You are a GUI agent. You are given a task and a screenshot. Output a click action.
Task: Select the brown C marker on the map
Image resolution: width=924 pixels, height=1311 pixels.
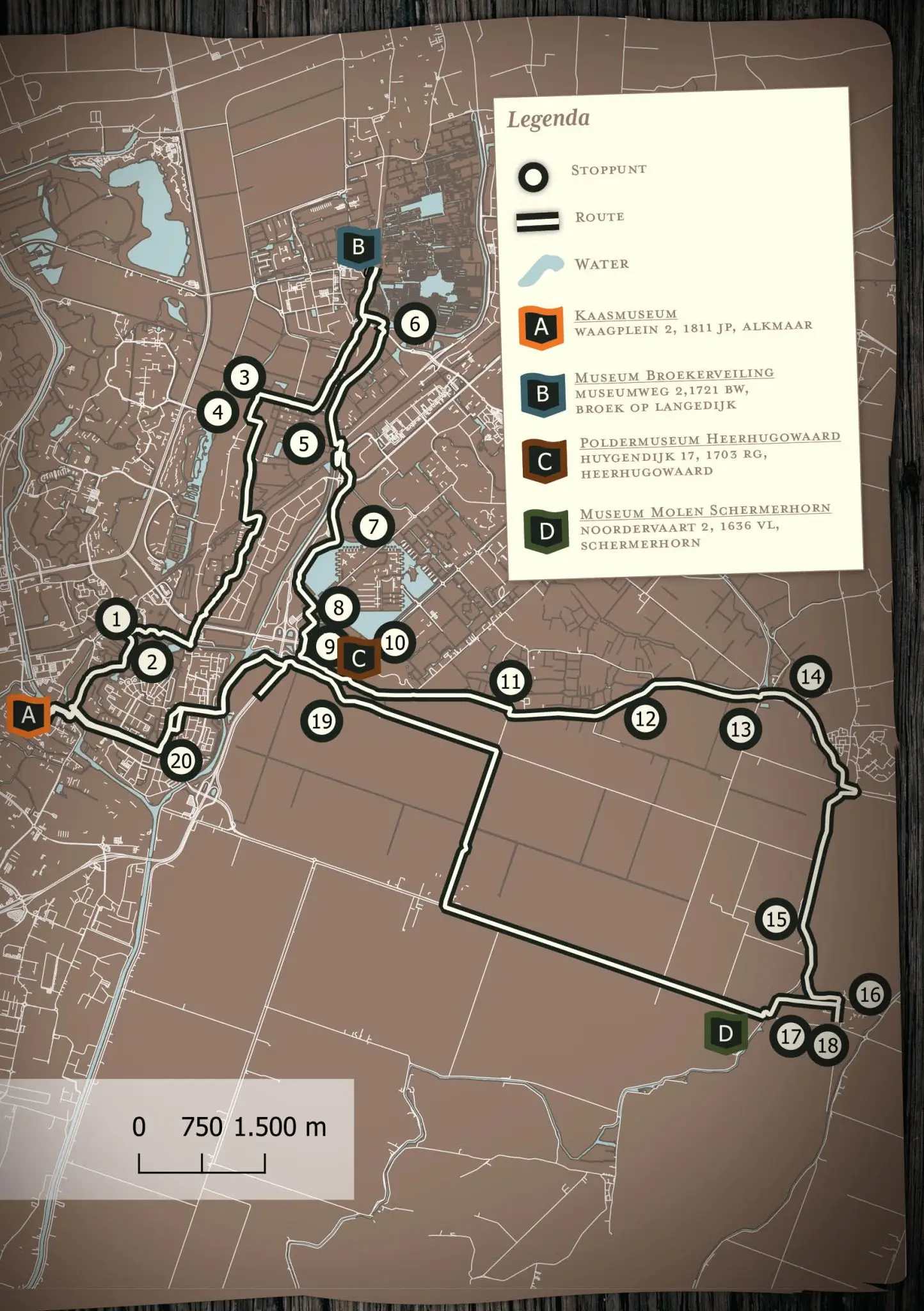tap(359, 657)
